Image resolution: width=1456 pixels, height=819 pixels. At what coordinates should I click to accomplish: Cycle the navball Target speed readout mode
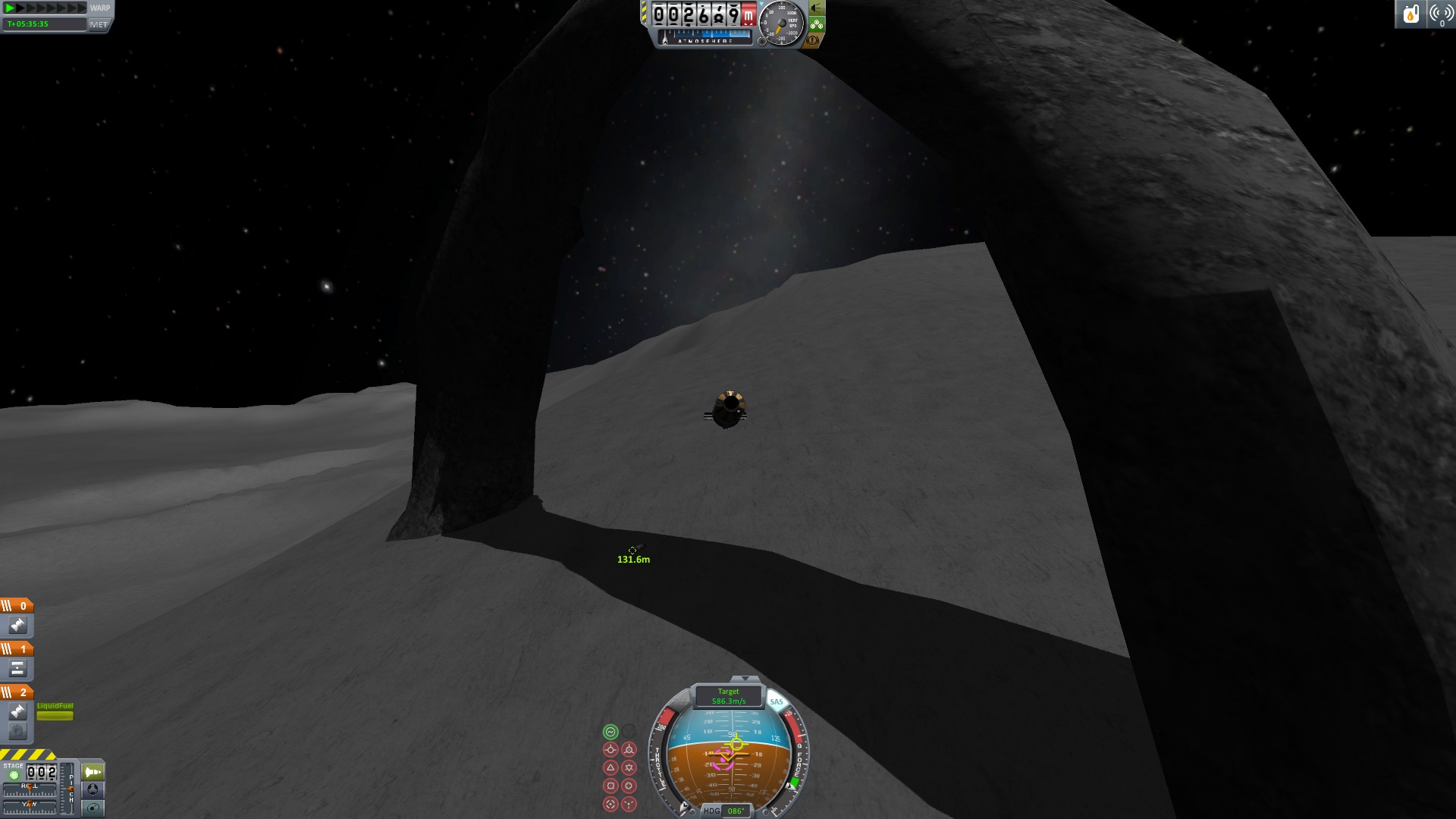point(728,696)
